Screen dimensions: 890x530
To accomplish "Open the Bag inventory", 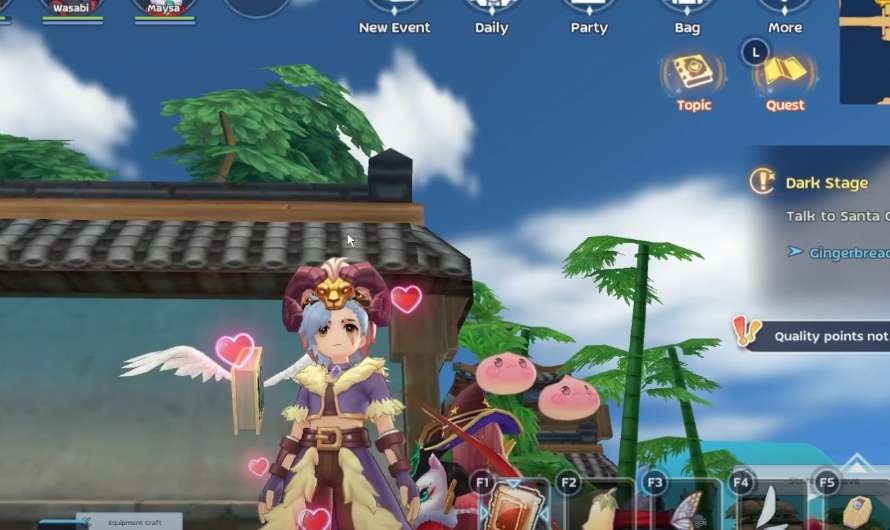I will tap(687, 12).
